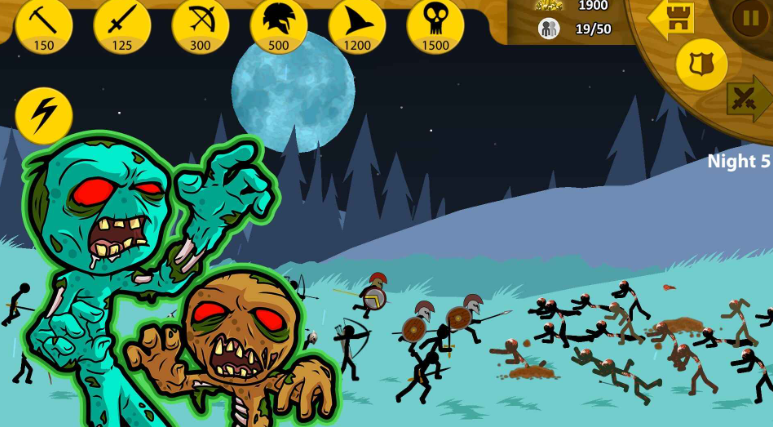
Task: Select the shield defend command
Action: [x=701, y=64]
